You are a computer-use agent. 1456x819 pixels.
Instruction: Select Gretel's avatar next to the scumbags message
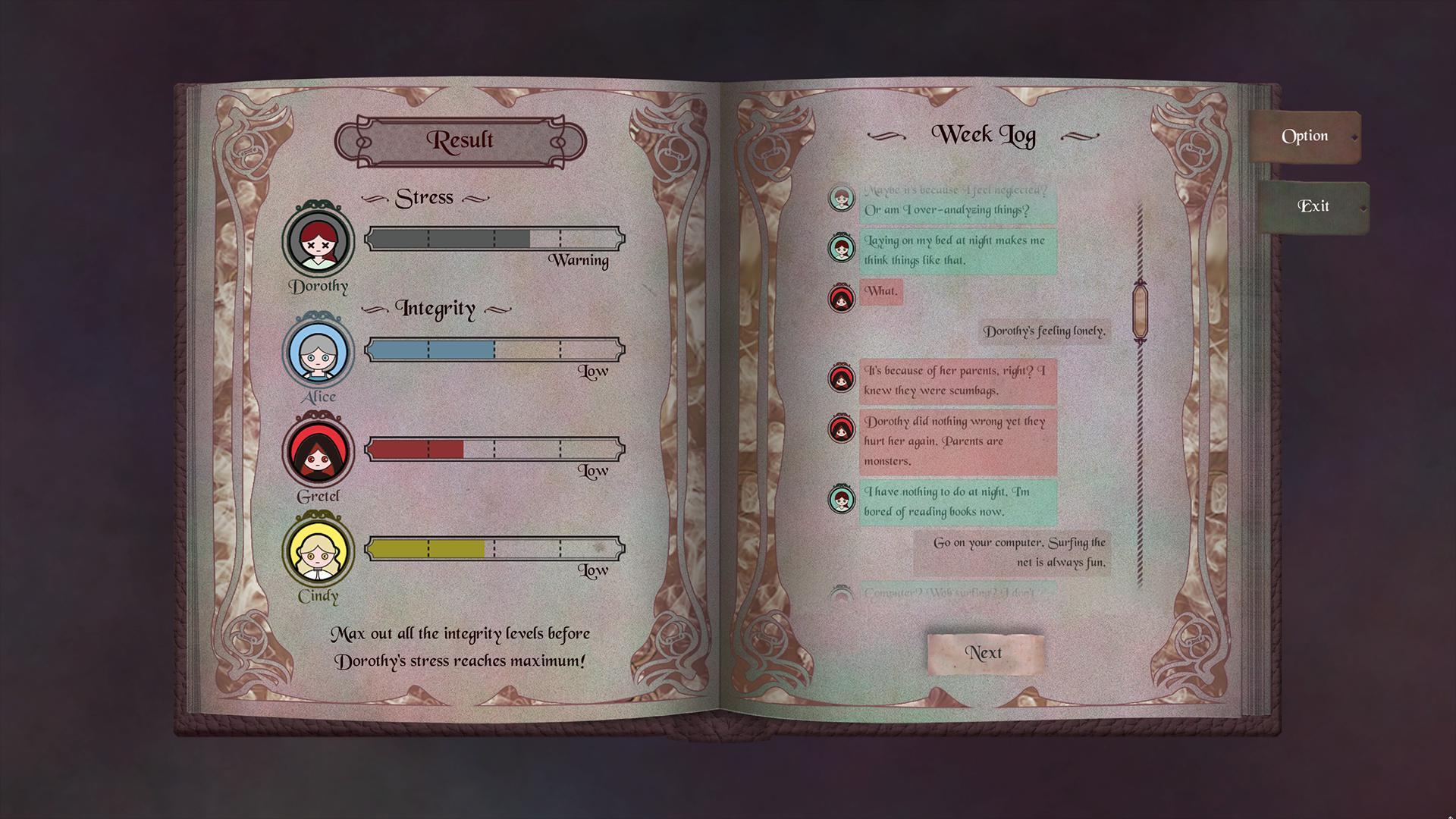[842, 379]
